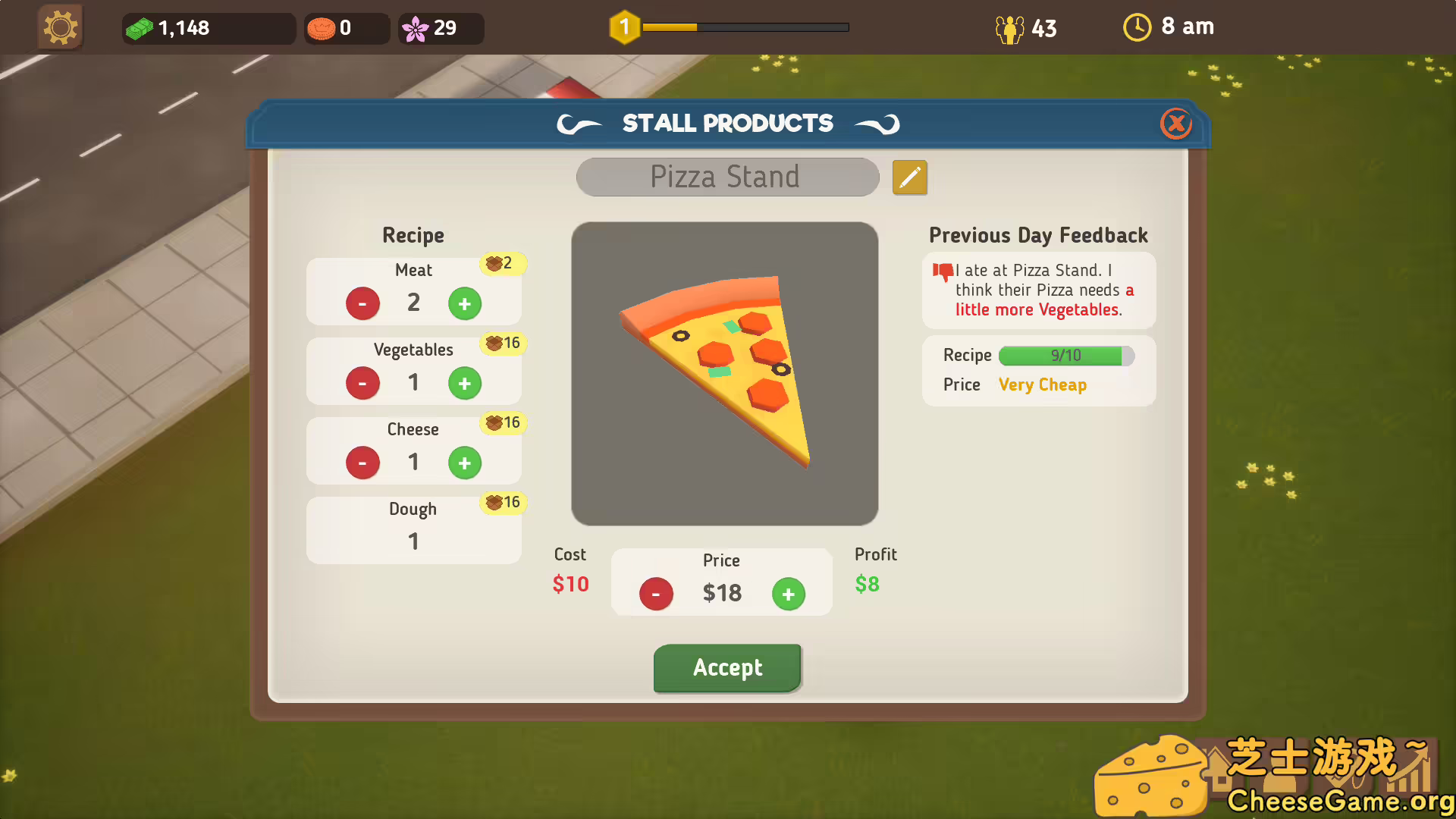Increase the Cheese ingredient amount
This screenshot has width=1456, height=819.
[465, 463]
